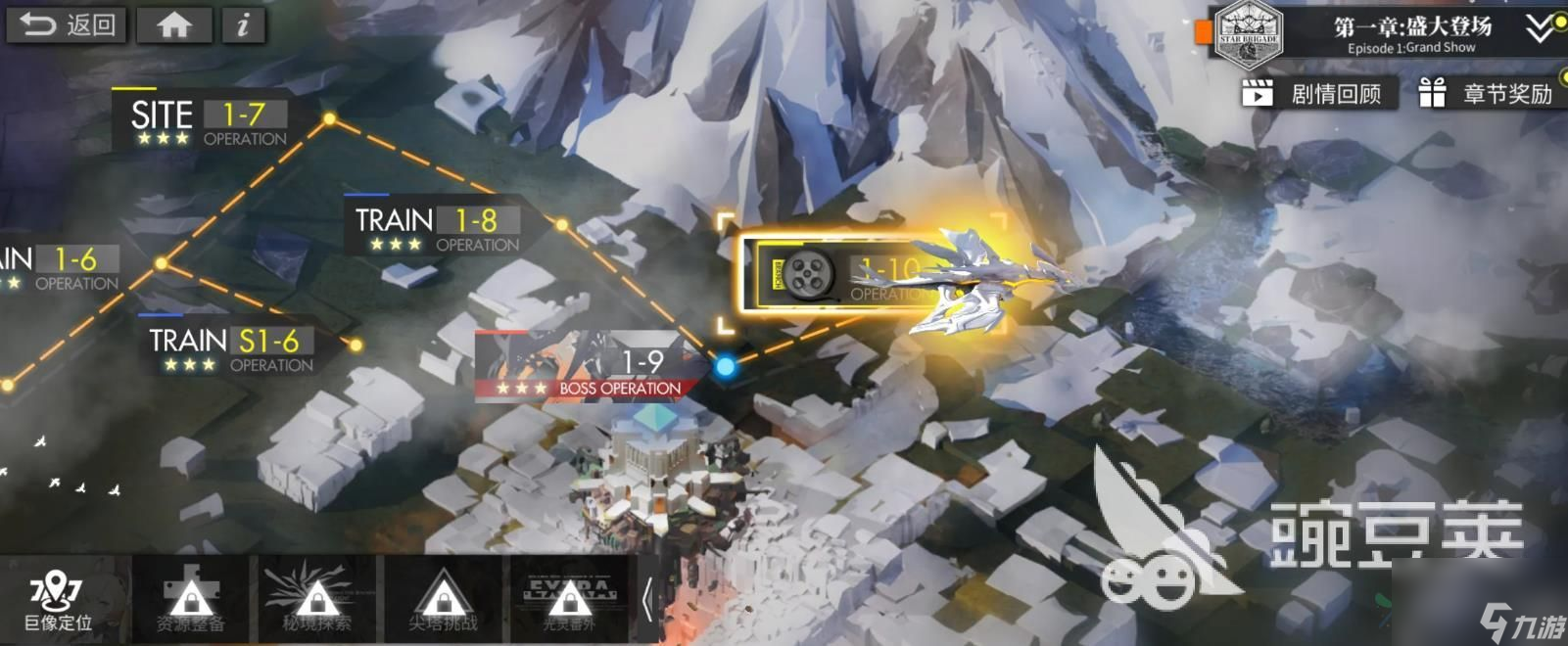1568x646 pixels.
Task: Open the locked 资源整备 mode
Action: (190, 601)
